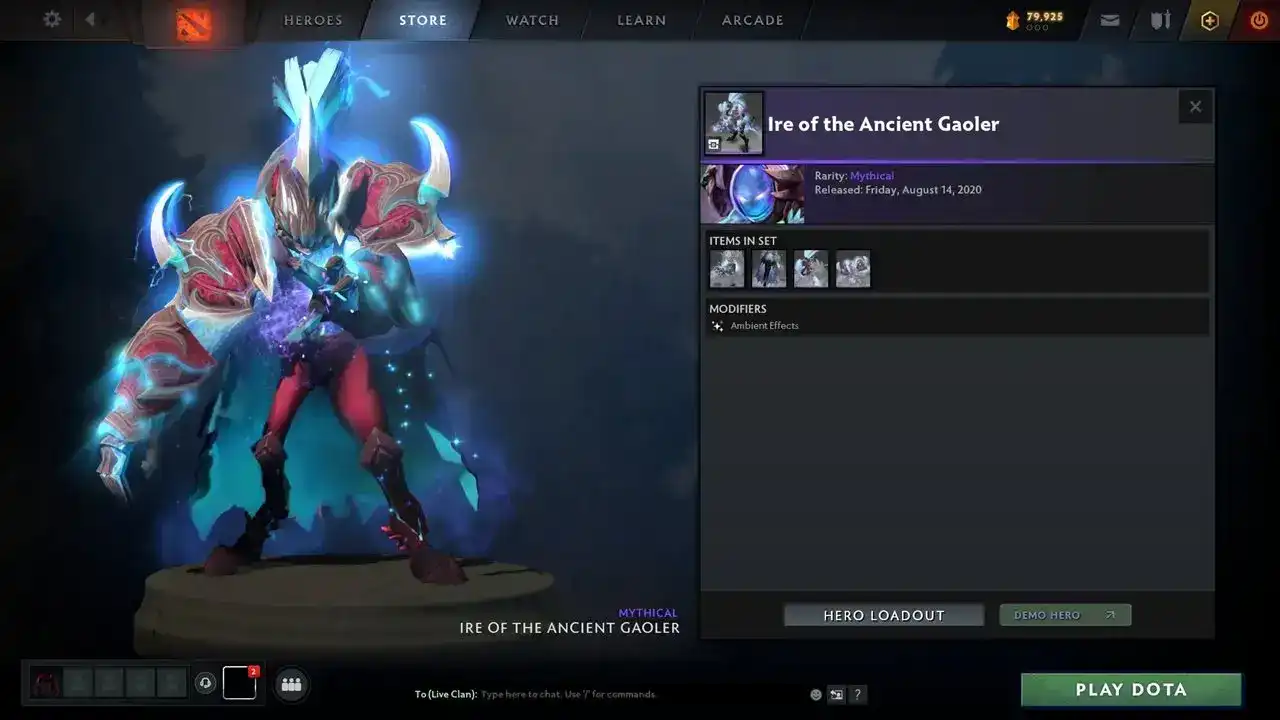Open the armory shield icon
The height and width of the screenshot is (720, 1280).
click(1160, 20)
